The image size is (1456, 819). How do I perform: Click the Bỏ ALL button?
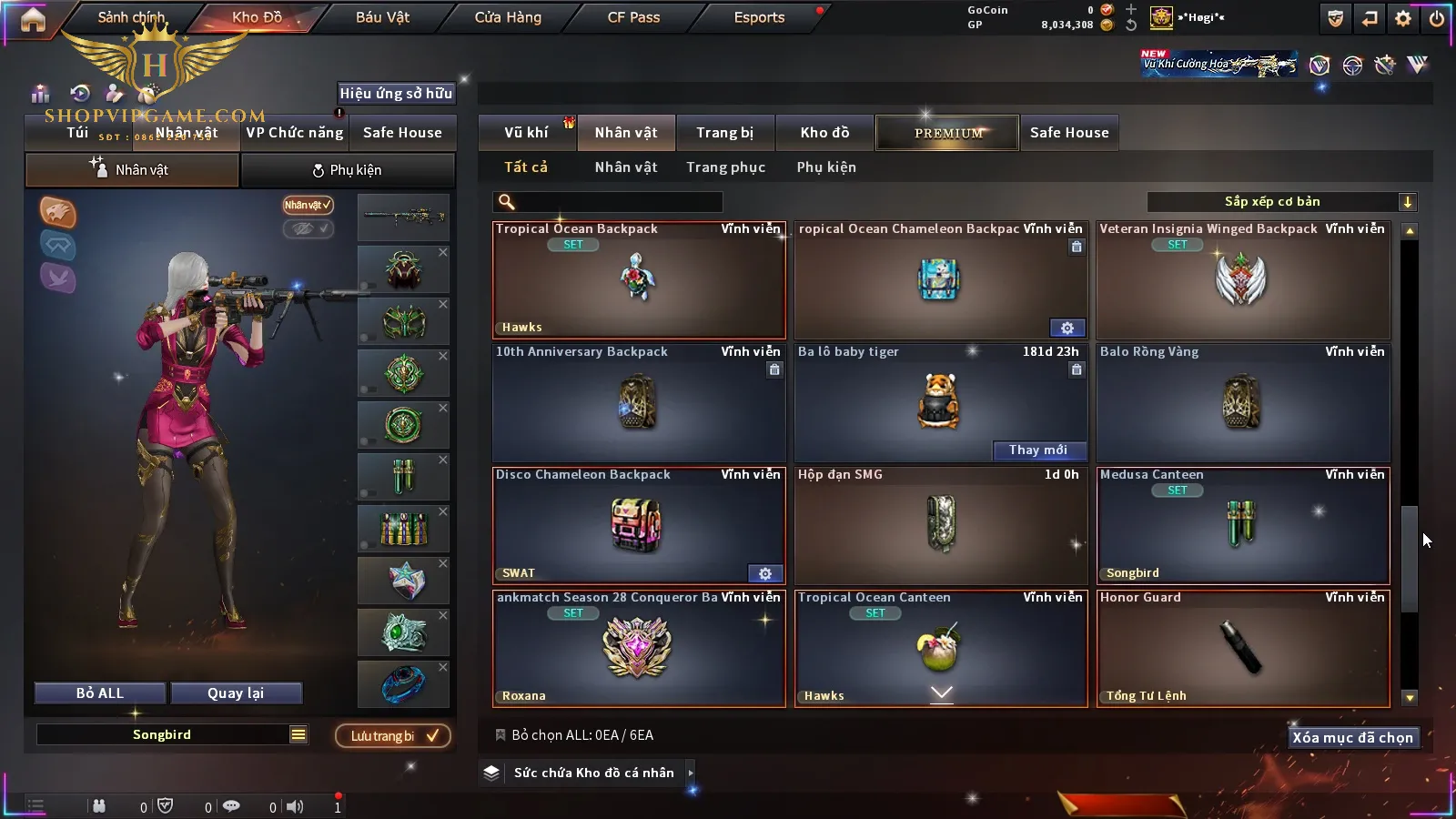click(x=100, y=693)
